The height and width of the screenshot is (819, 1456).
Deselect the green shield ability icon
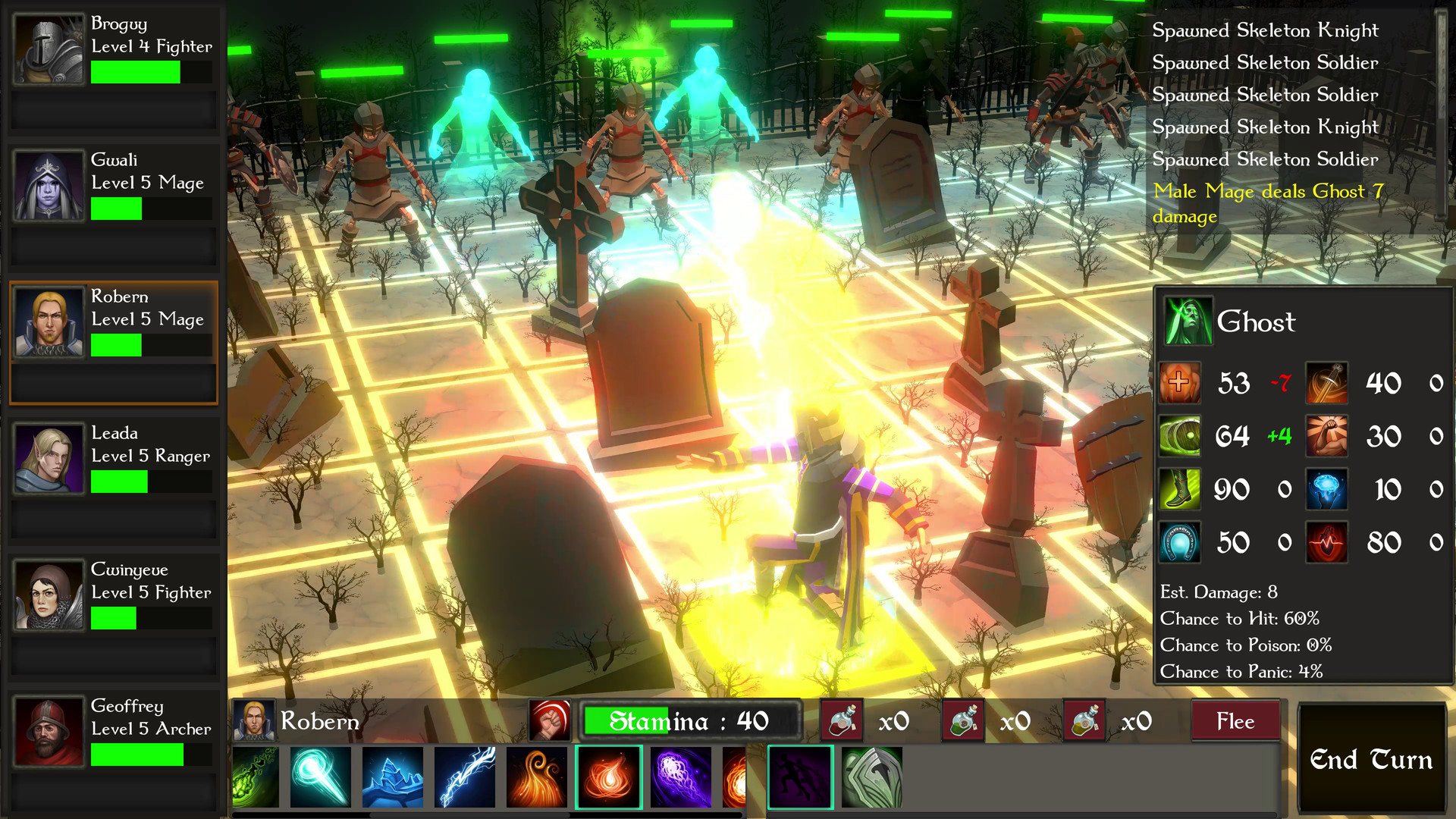(872, 777)
